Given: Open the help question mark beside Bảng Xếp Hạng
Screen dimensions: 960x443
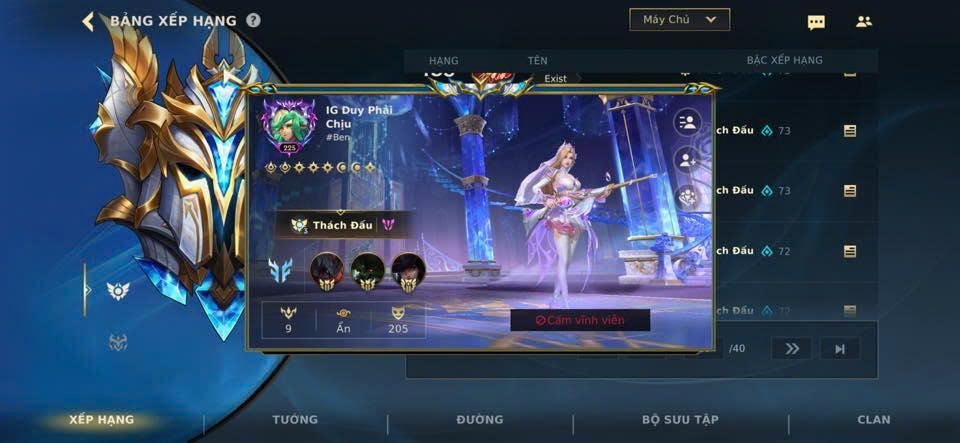Looking at the screenshot, I should pyautogui.click(x=253, y=21).
